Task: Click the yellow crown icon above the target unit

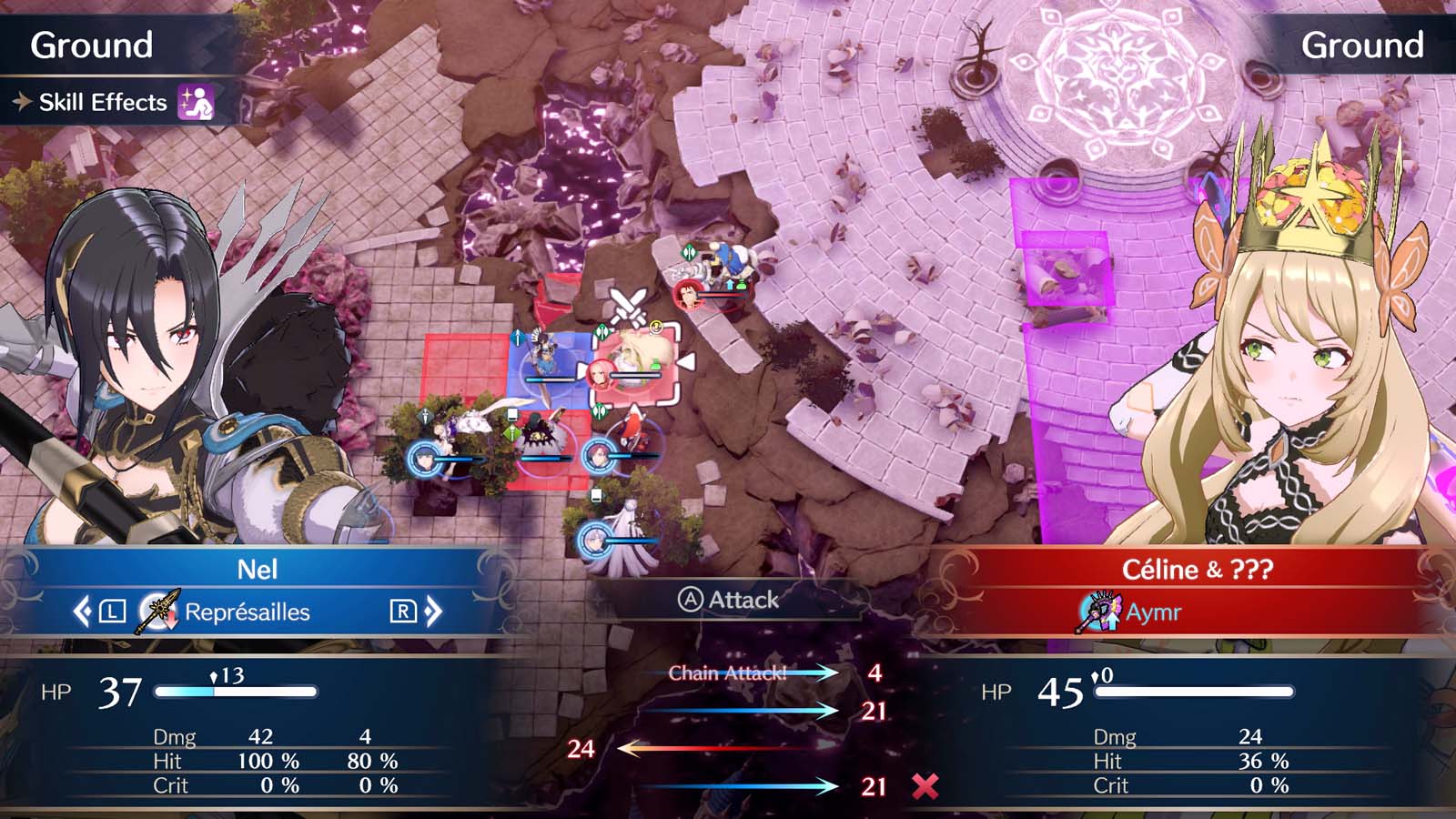Action: 656,328
